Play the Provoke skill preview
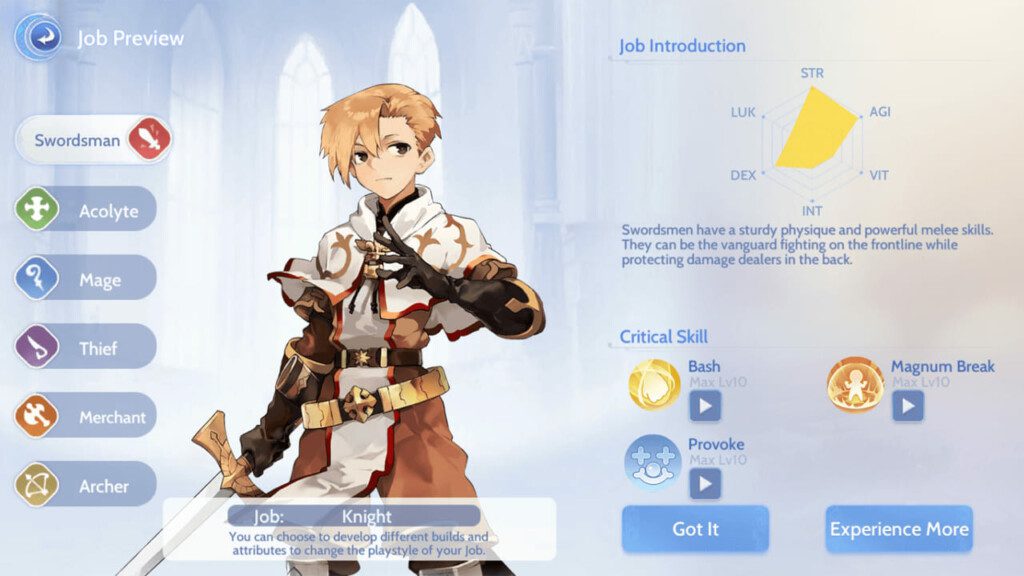1024x576 pixels. (x=705, y=483)
